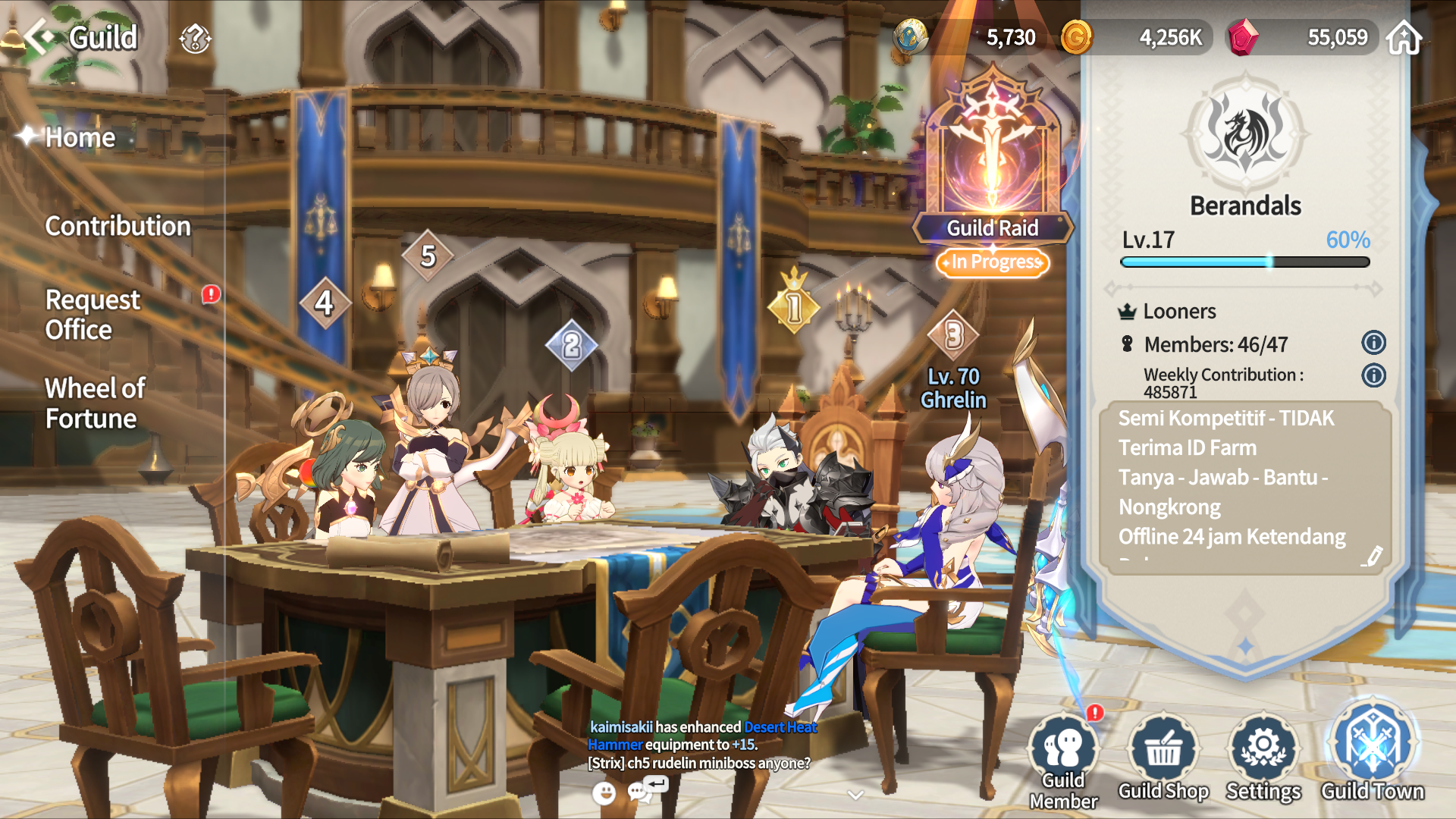Select rank 1 gold seat marker
Image resolution: width=1456 pixels, height=819 pixels.
coord(793,307)
